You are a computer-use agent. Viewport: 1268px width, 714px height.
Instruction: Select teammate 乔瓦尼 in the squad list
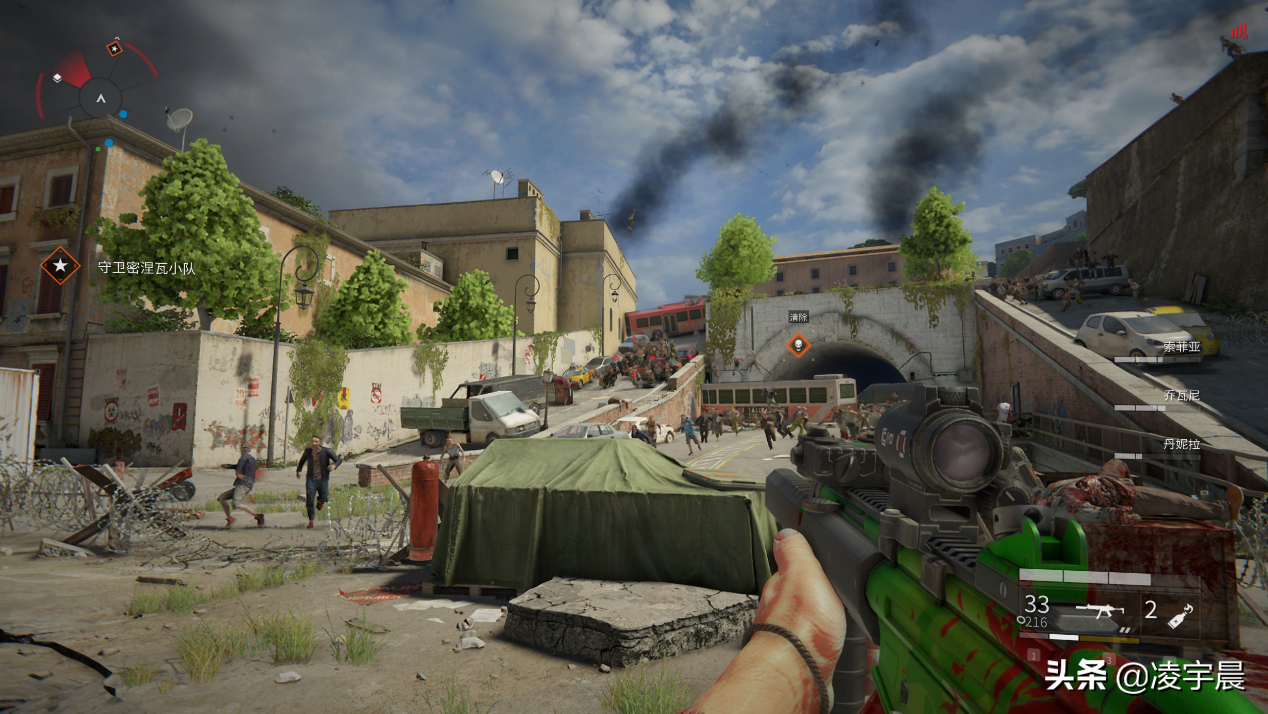coord(1181,395)
